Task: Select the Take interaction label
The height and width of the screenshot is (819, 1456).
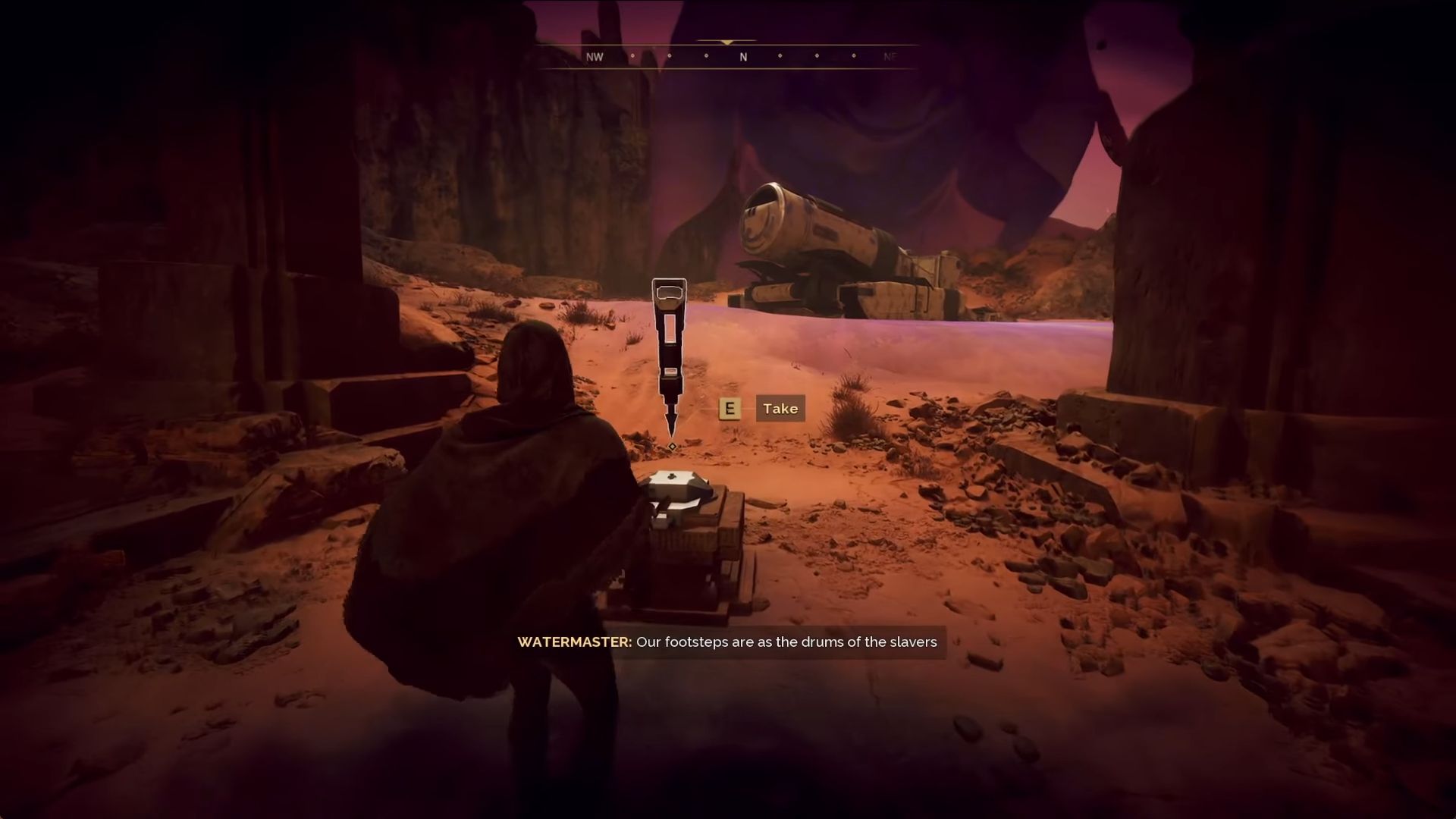Action: (780, 409)
